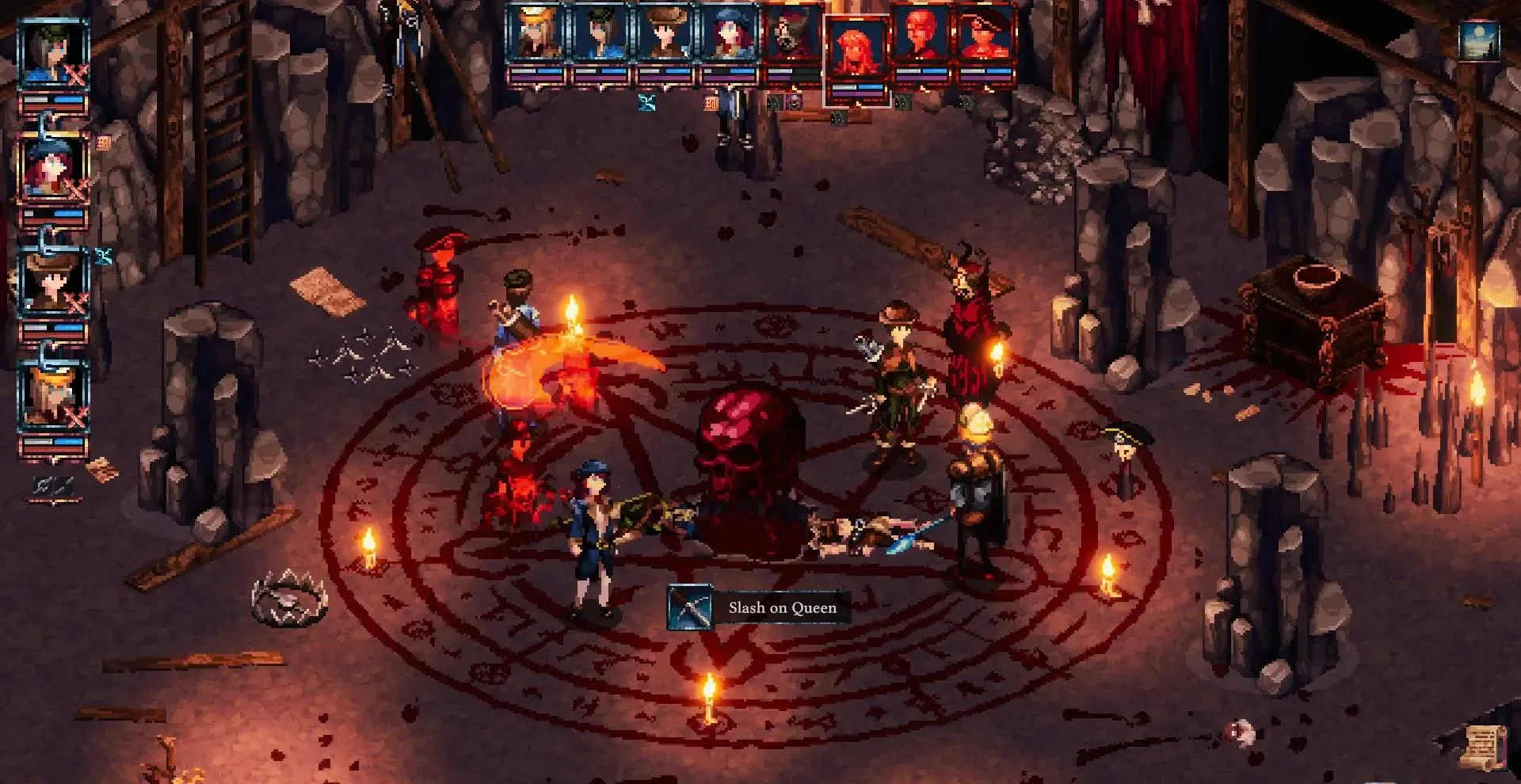
Task: Click the crossed weapons icons below the party list
Action: tap(53, 485)
